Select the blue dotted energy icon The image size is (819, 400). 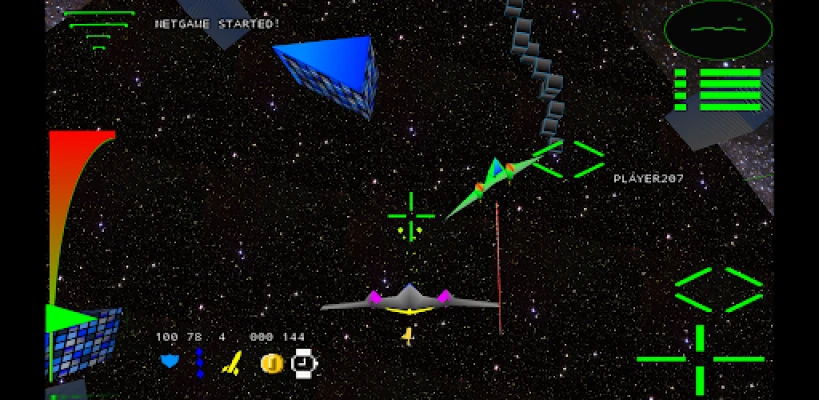click(200, 362)
